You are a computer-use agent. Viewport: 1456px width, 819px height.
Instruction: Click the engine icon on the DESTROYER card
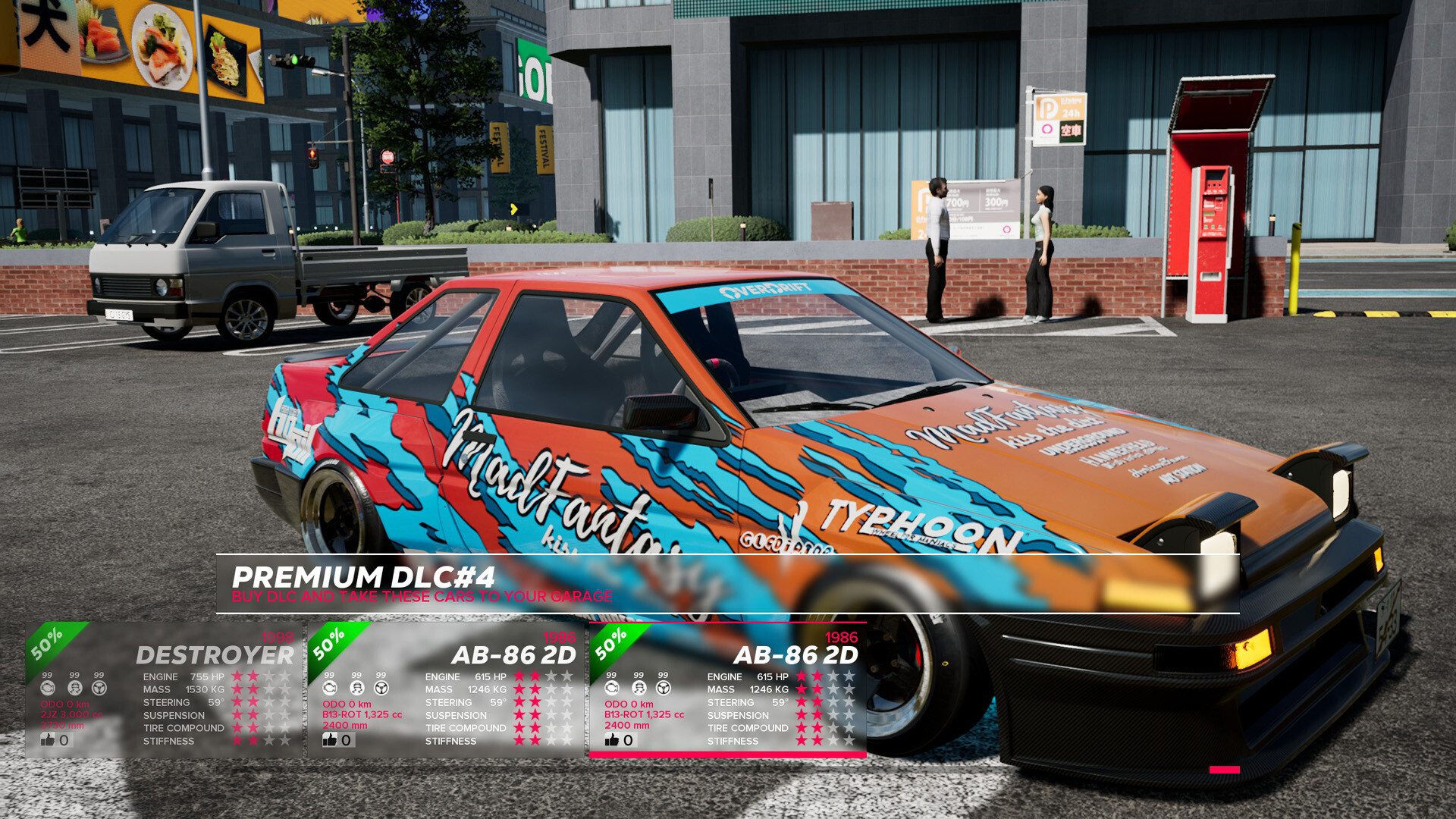(x=49, y=688)
